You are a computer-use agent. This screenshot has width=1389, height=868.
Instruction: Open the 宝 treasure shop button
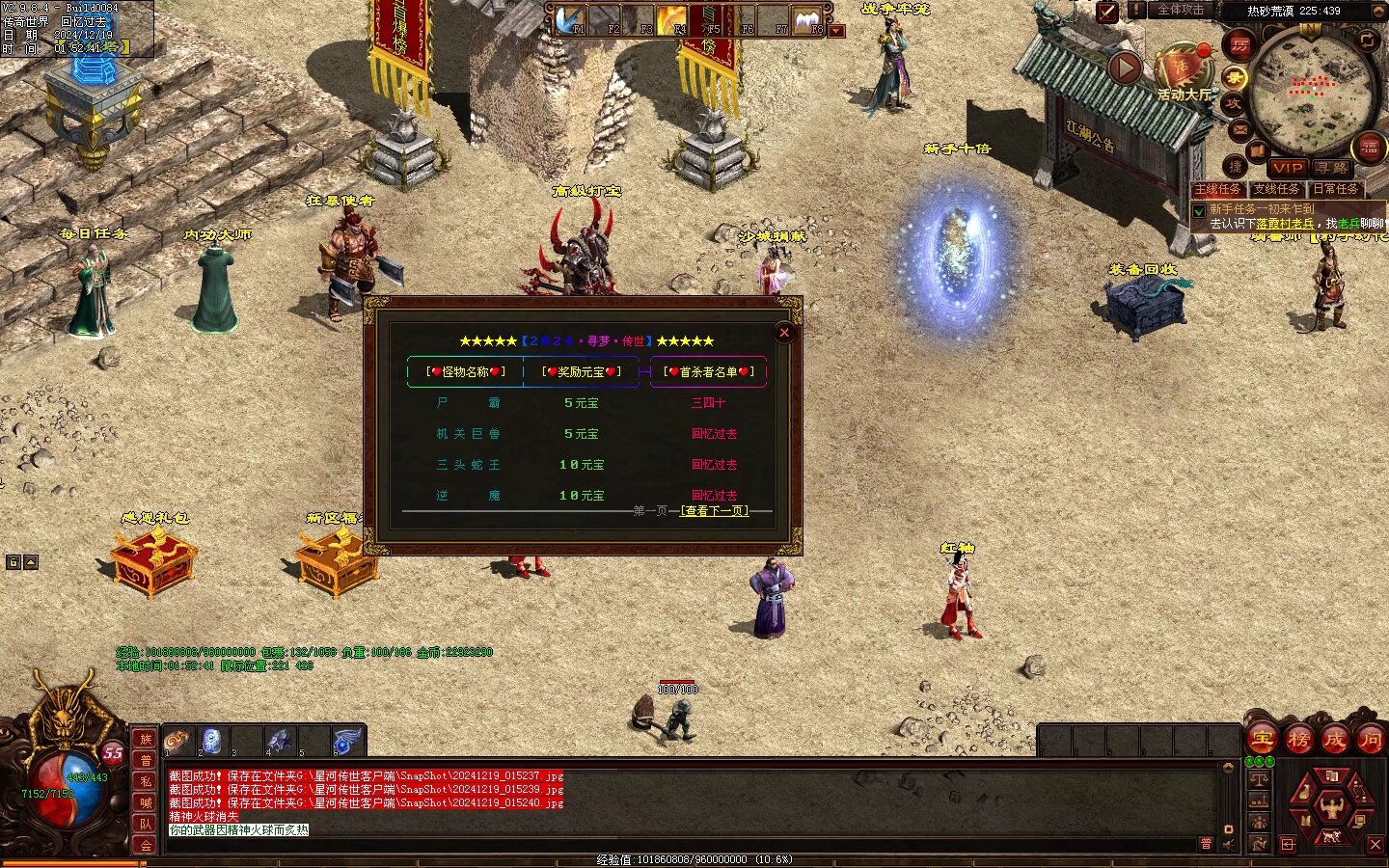pyautogui.click(x=1263, y=740)
